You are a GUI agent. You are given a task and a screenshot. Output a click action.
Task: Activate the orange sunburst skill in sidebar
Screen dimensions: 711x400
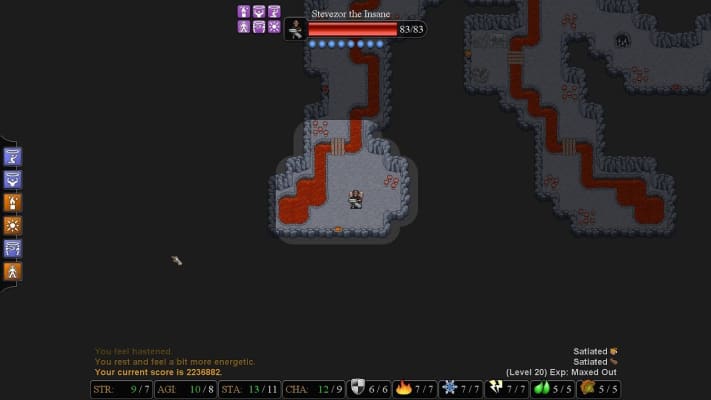pos(13,225)
